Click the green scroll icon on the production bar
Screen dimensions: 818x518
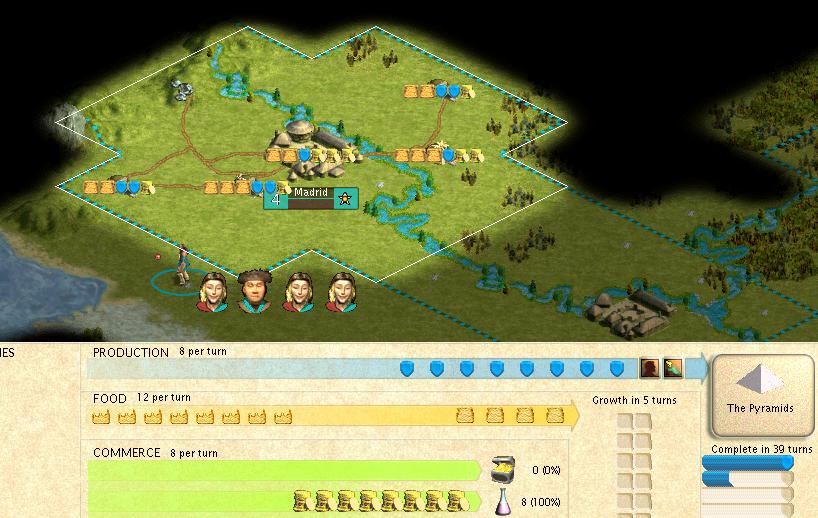[x=673, y=368]
